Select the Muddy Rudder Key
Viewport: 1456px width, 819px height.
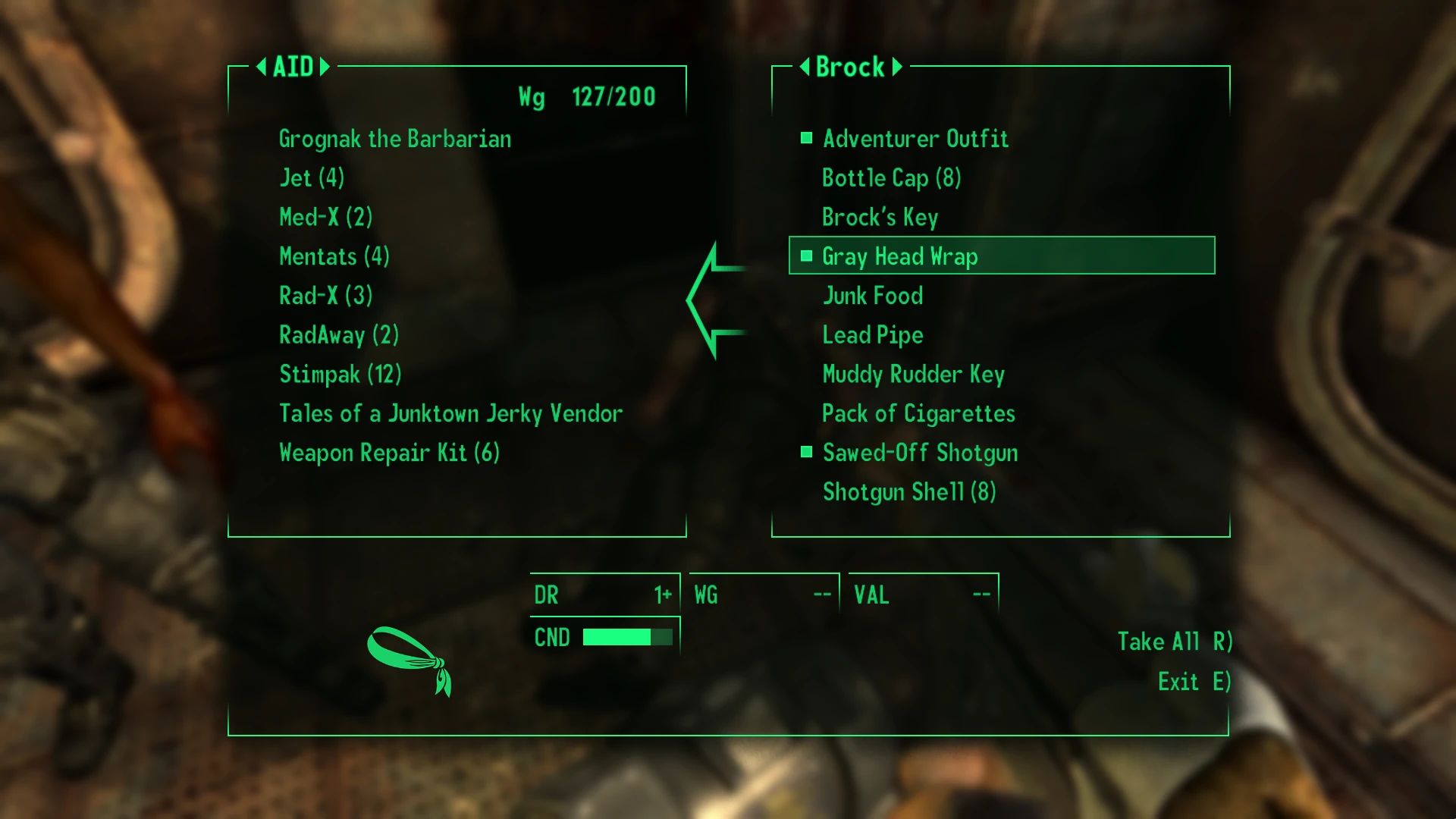pos(913,374)
